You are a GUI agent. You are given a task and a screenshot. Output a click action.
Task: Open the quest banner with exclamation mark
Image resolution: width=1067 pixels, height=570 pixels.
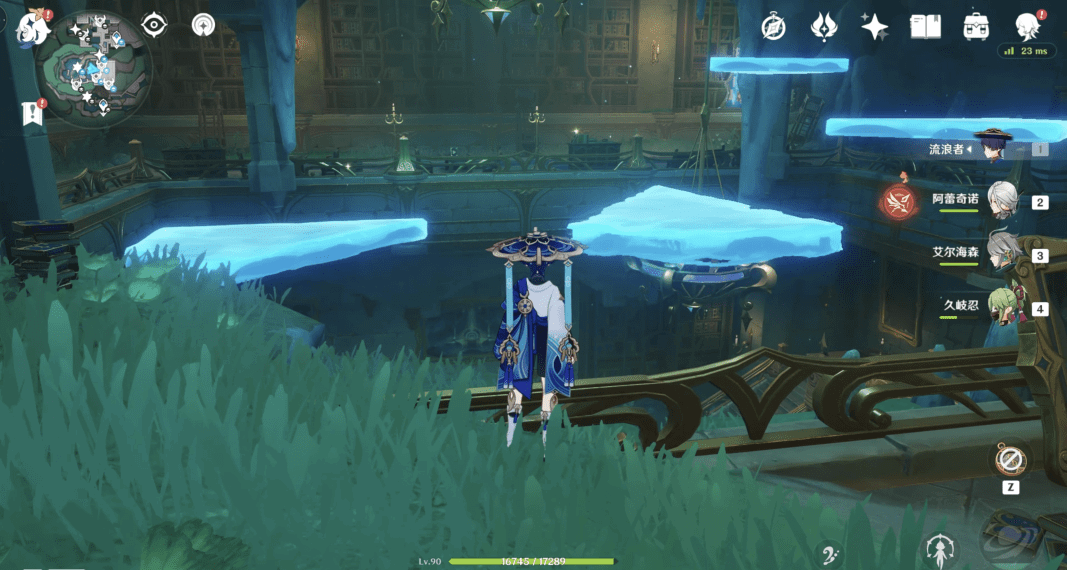coord(32,113)
